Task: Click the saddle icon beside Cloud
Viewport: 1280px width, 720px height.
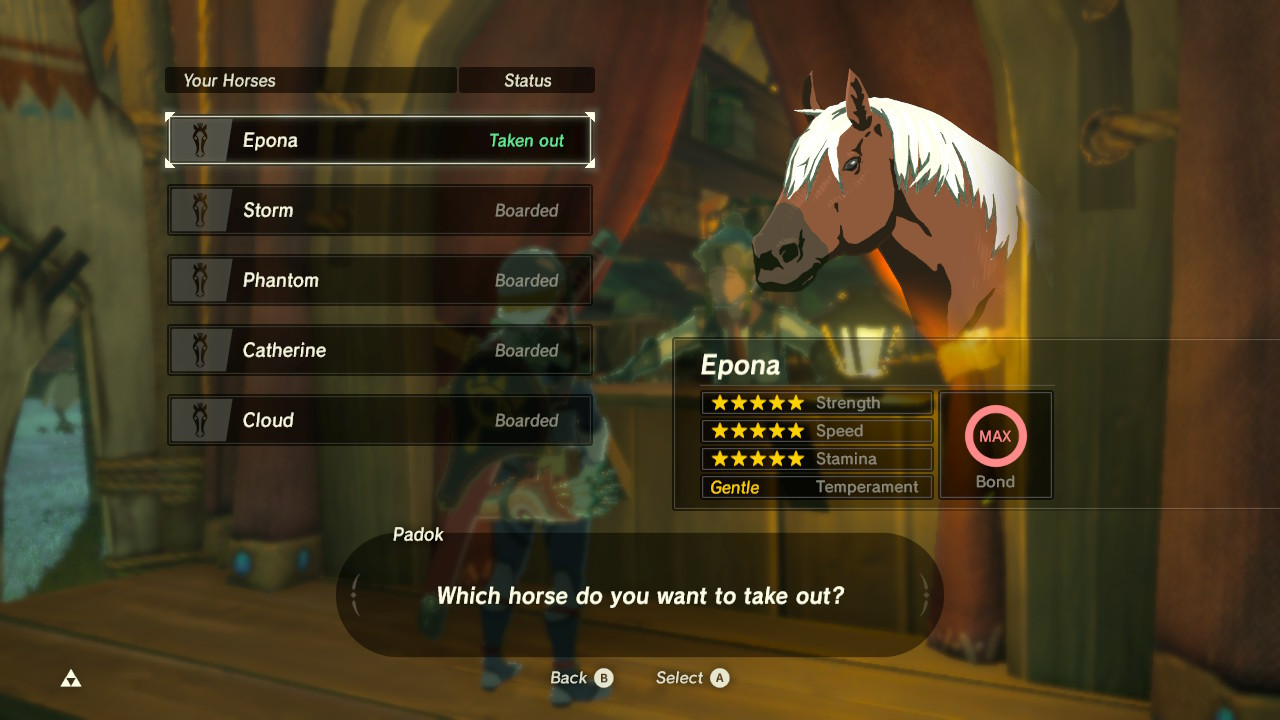Action: 200,420
